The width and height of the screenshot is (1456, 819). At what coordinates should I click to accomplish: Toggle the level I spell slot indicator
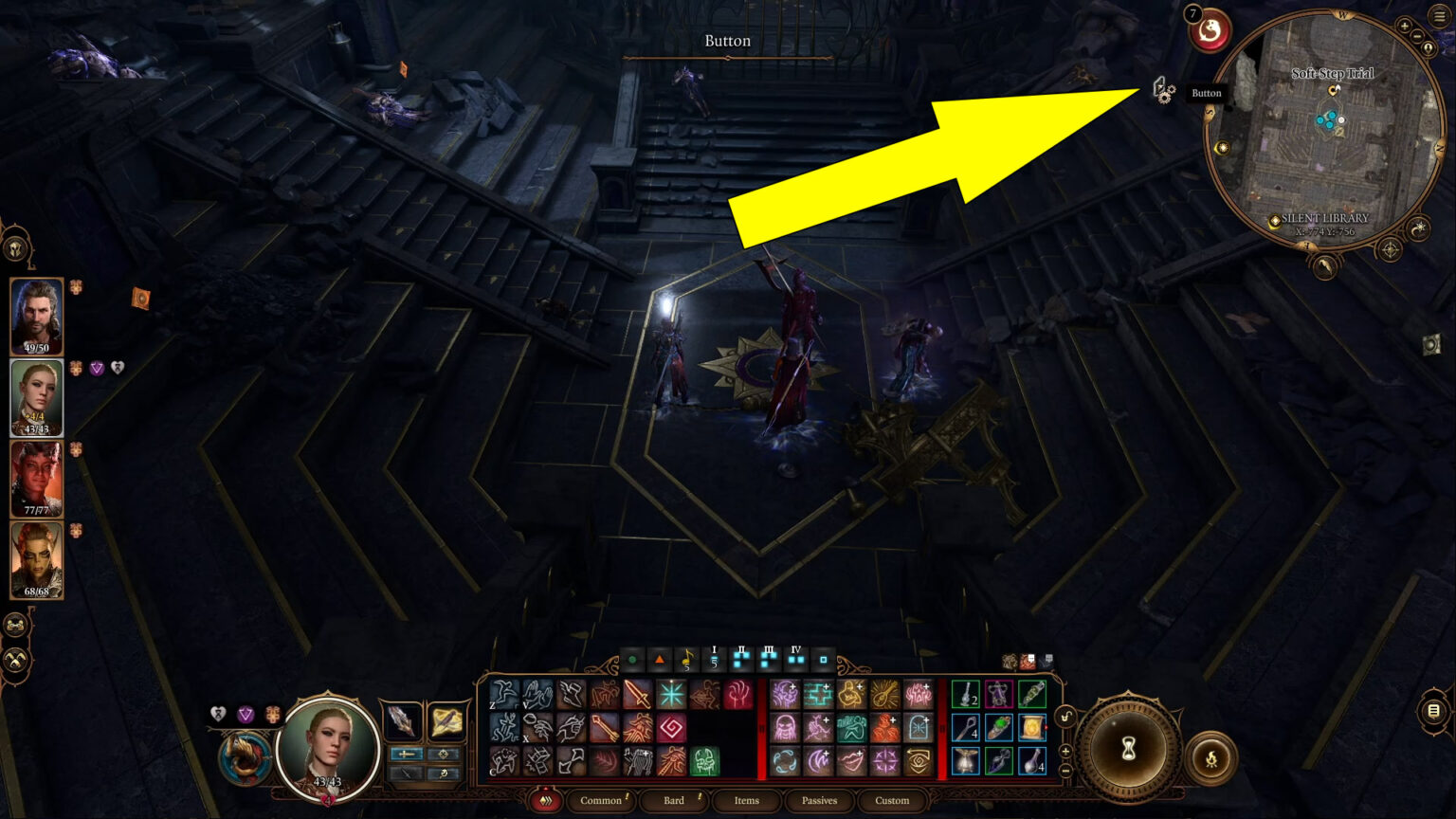coord(713,659)
